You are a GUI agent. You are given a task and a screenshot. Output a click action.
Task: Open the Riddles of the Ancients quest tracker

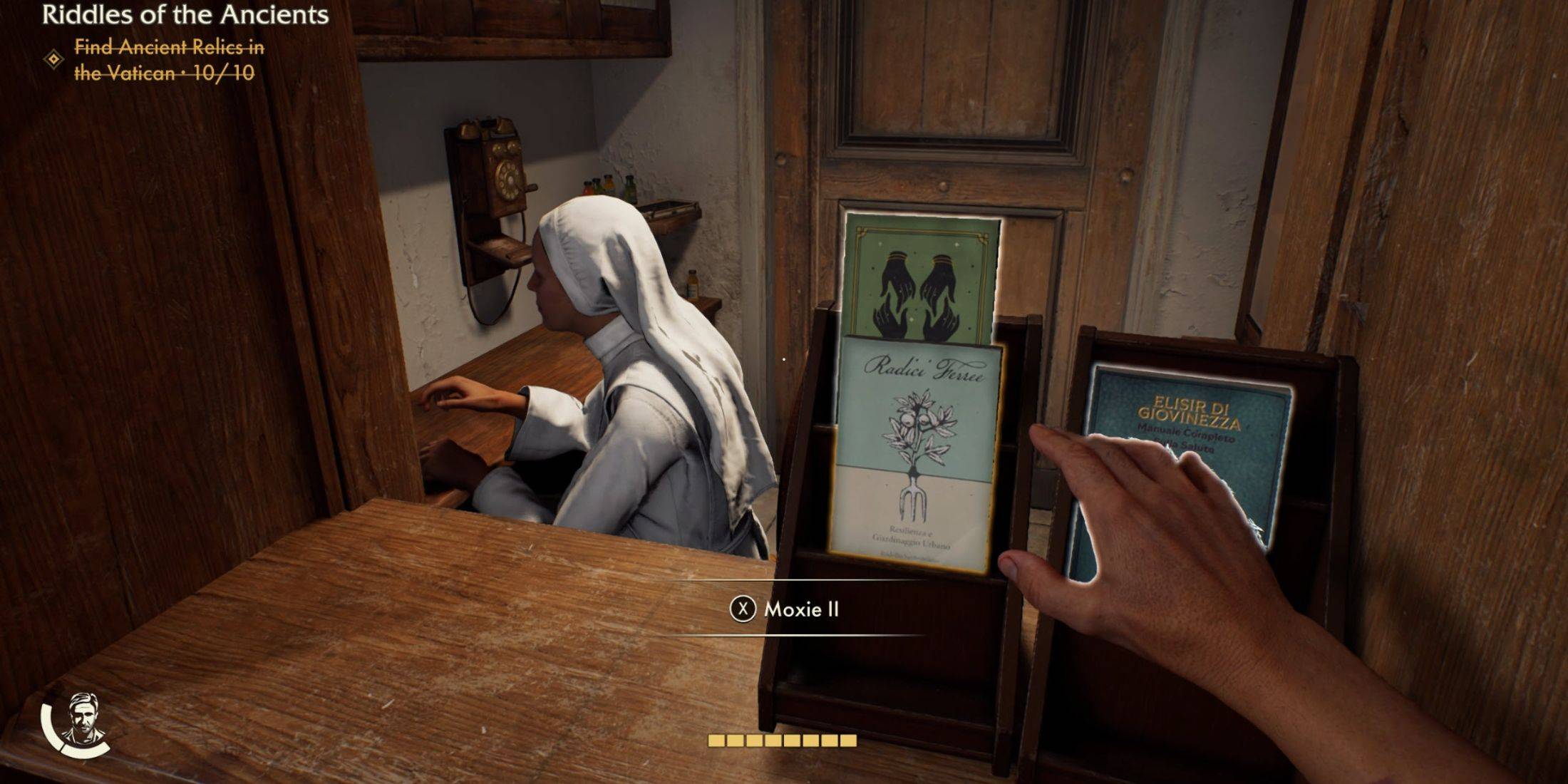pos(185,15)
